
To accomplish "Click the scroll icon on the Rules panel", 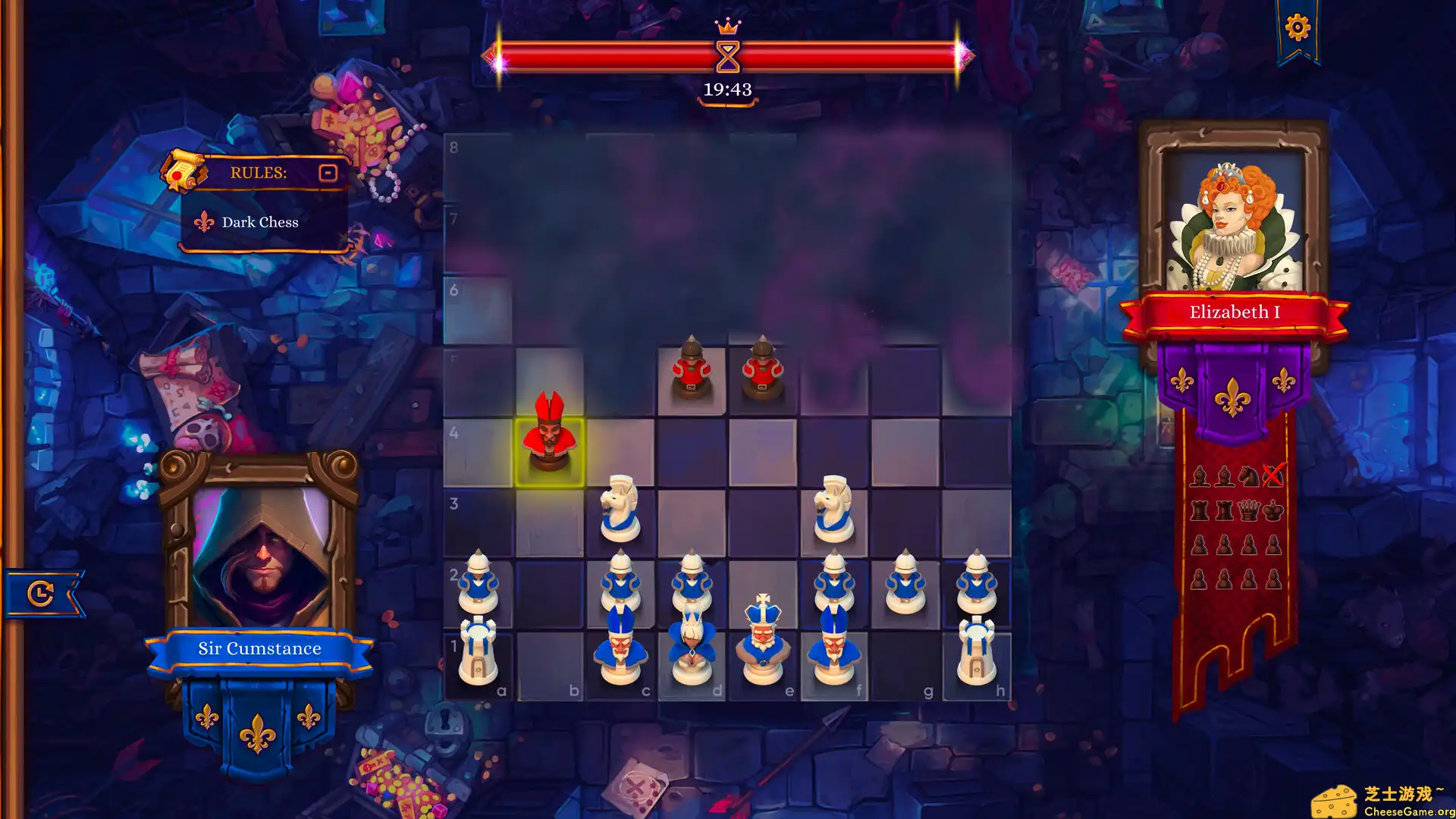I will click(x=182, y=171).
